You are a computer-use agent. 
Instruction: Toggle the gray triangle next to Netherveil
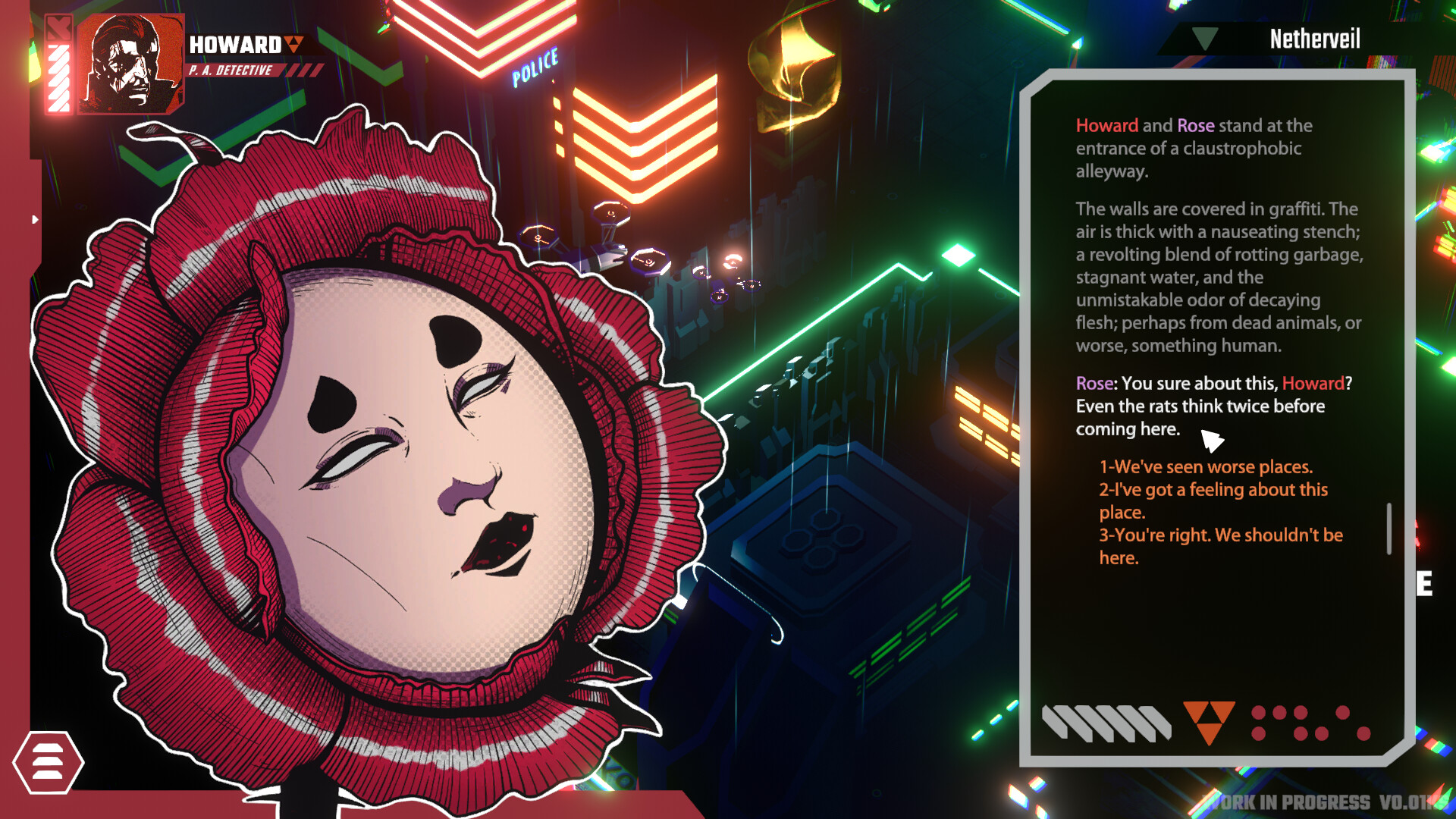(1203, 38)
